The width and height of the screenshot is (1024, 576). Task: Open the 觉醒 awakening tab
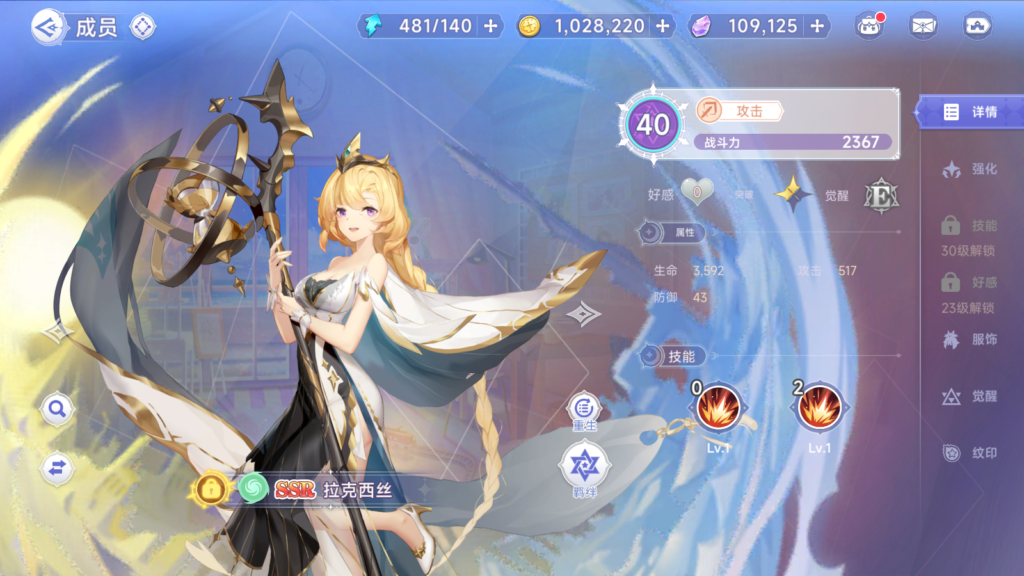[970, 396]
